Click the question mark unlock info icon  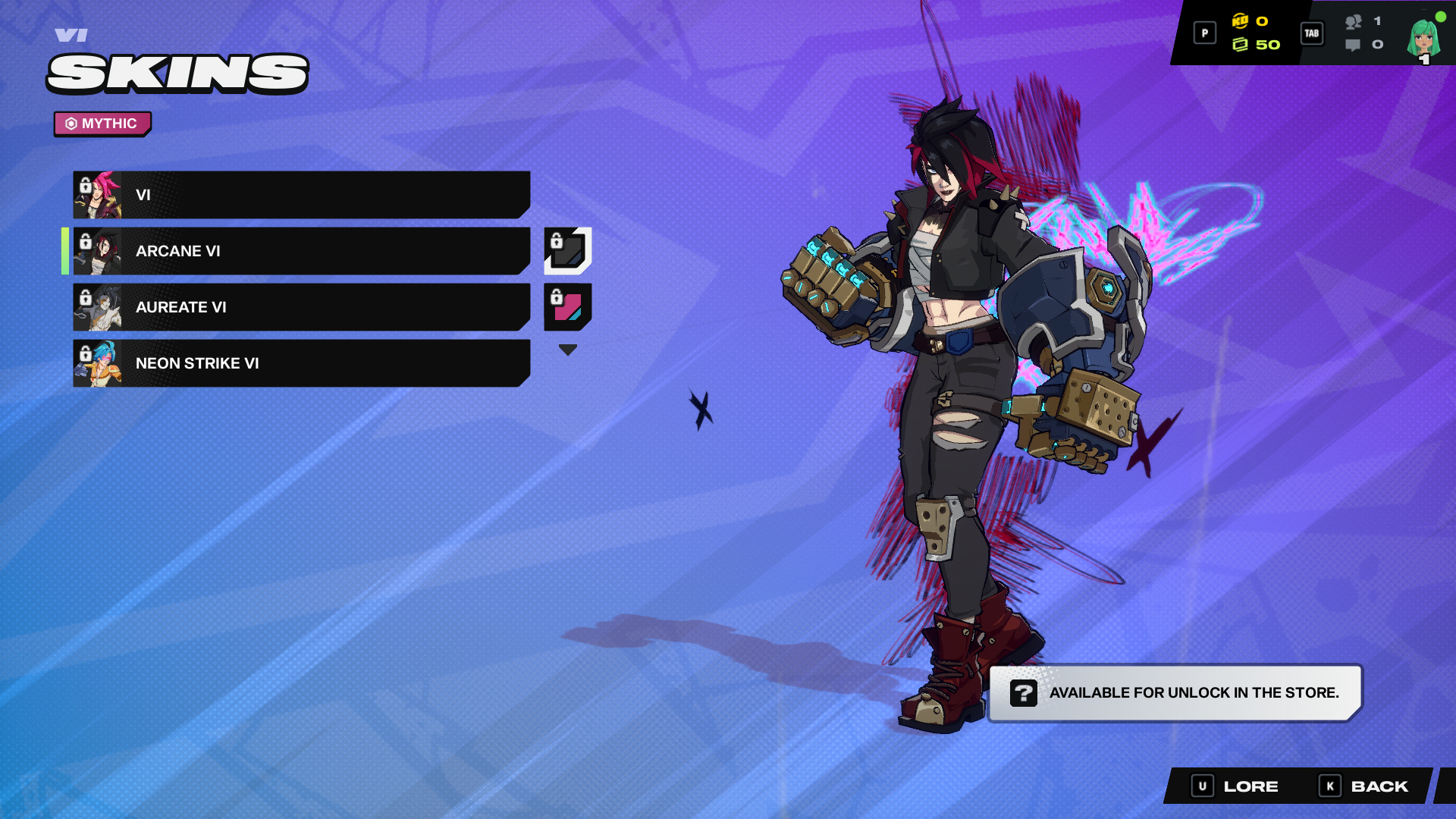(x=1025, y=692)
